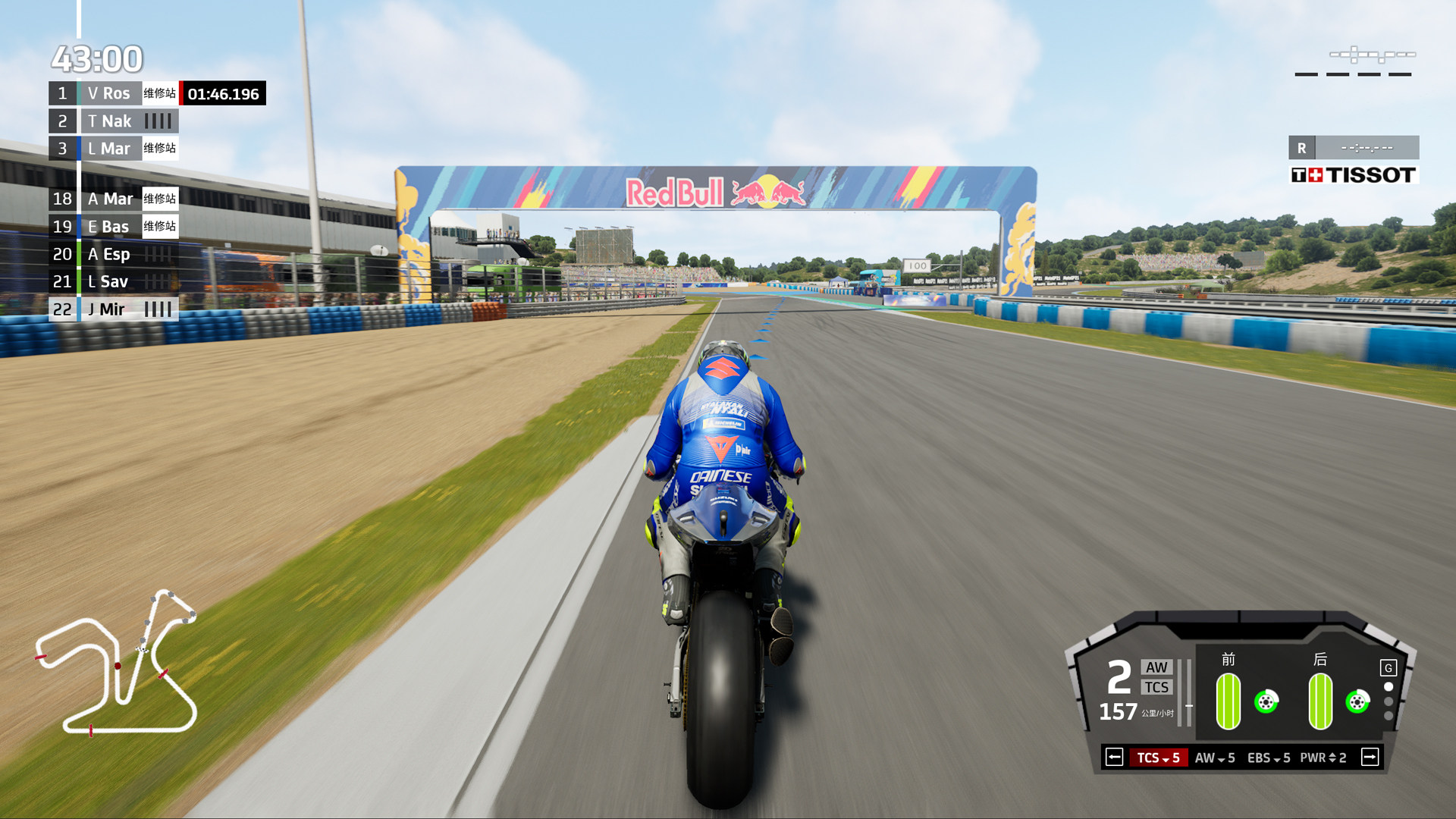Screen dimensions: 1456x819
Task: Adjust the TCS 5 traction control setting
Action: (1158, 758)
